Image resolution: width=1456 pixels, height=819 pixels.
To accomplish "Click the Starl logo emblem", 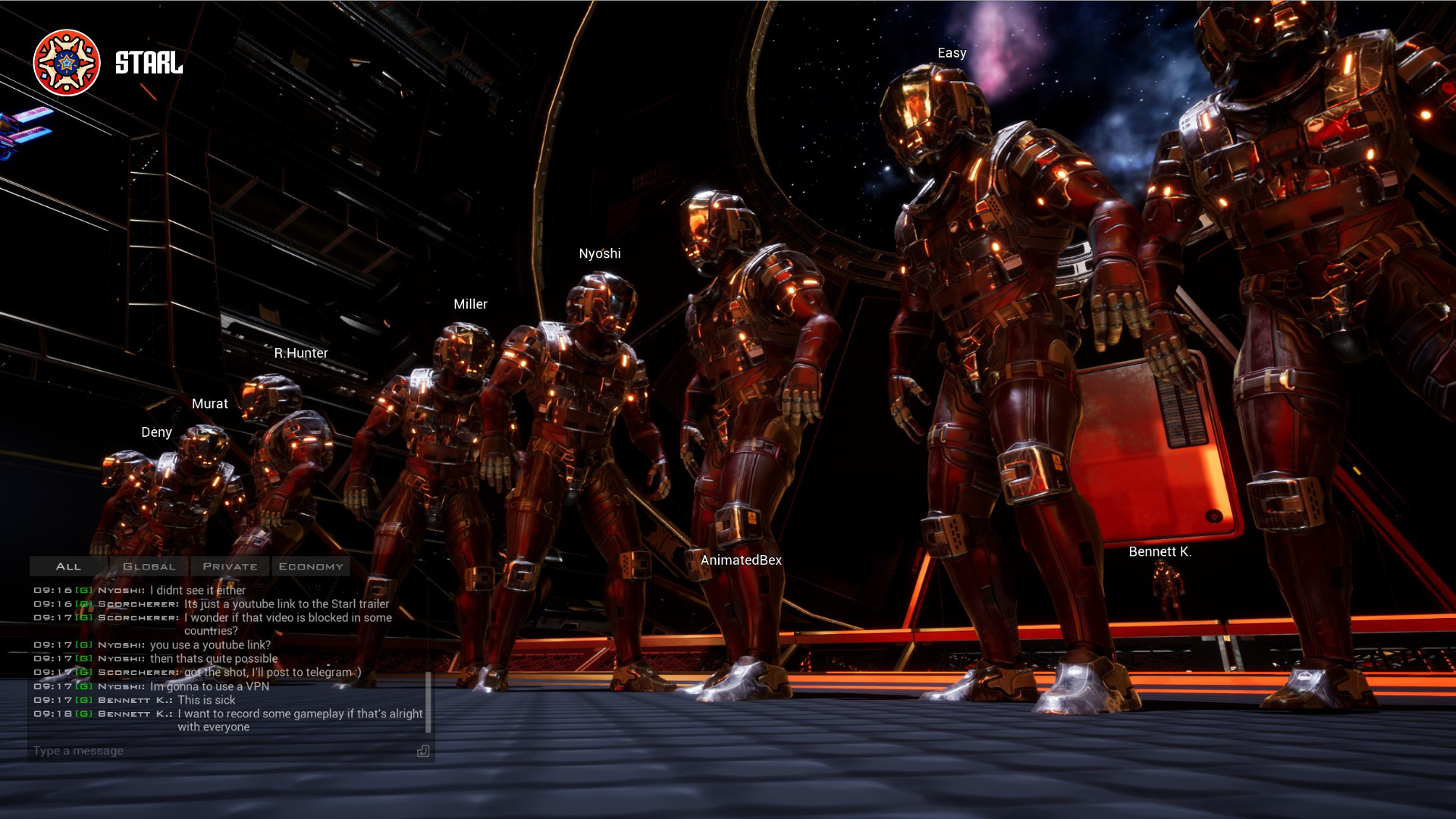I will click(67, 63).
